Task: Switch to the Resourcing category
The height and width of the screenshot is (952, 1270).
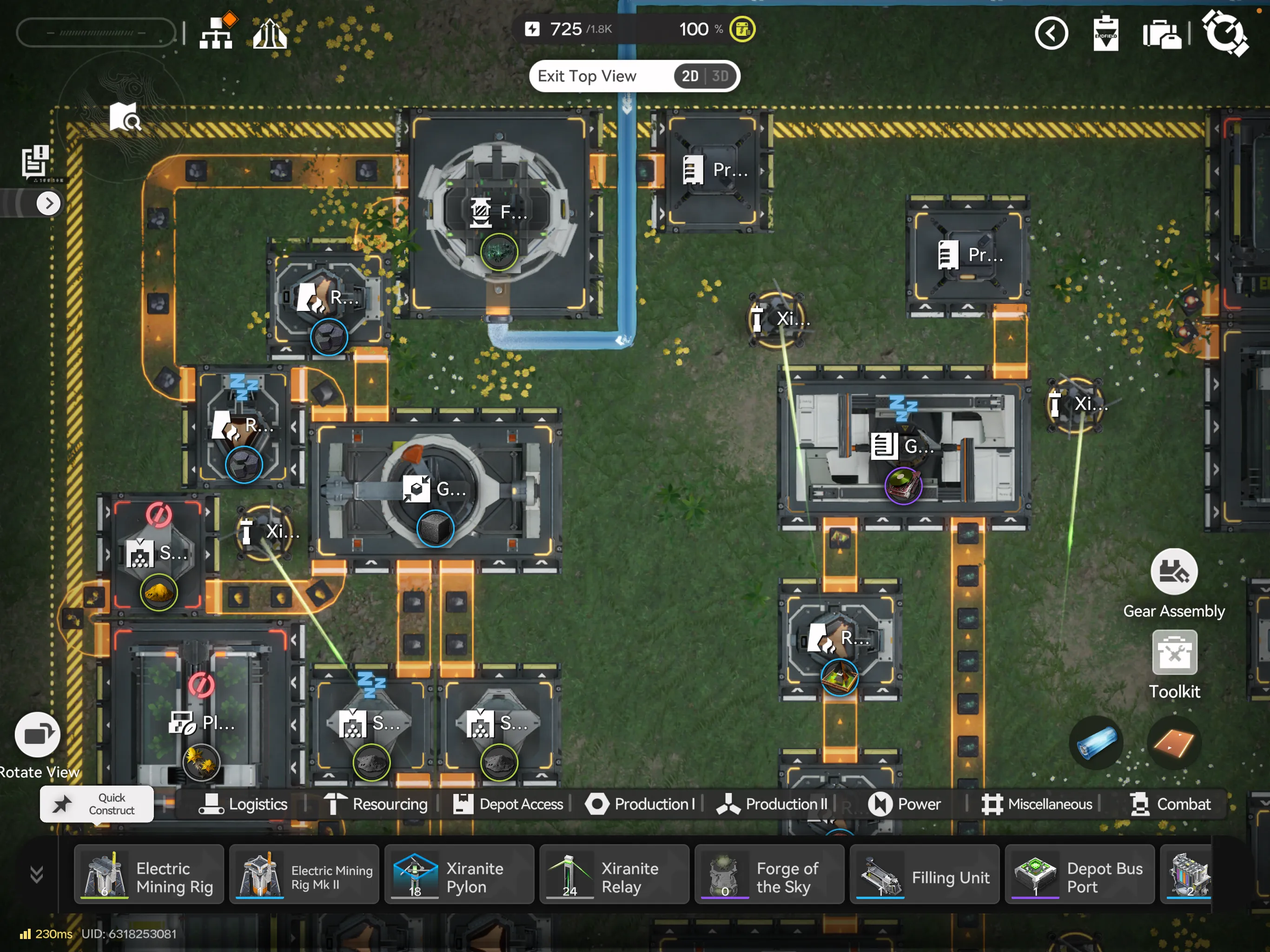Action: click(x=376, y=804)
